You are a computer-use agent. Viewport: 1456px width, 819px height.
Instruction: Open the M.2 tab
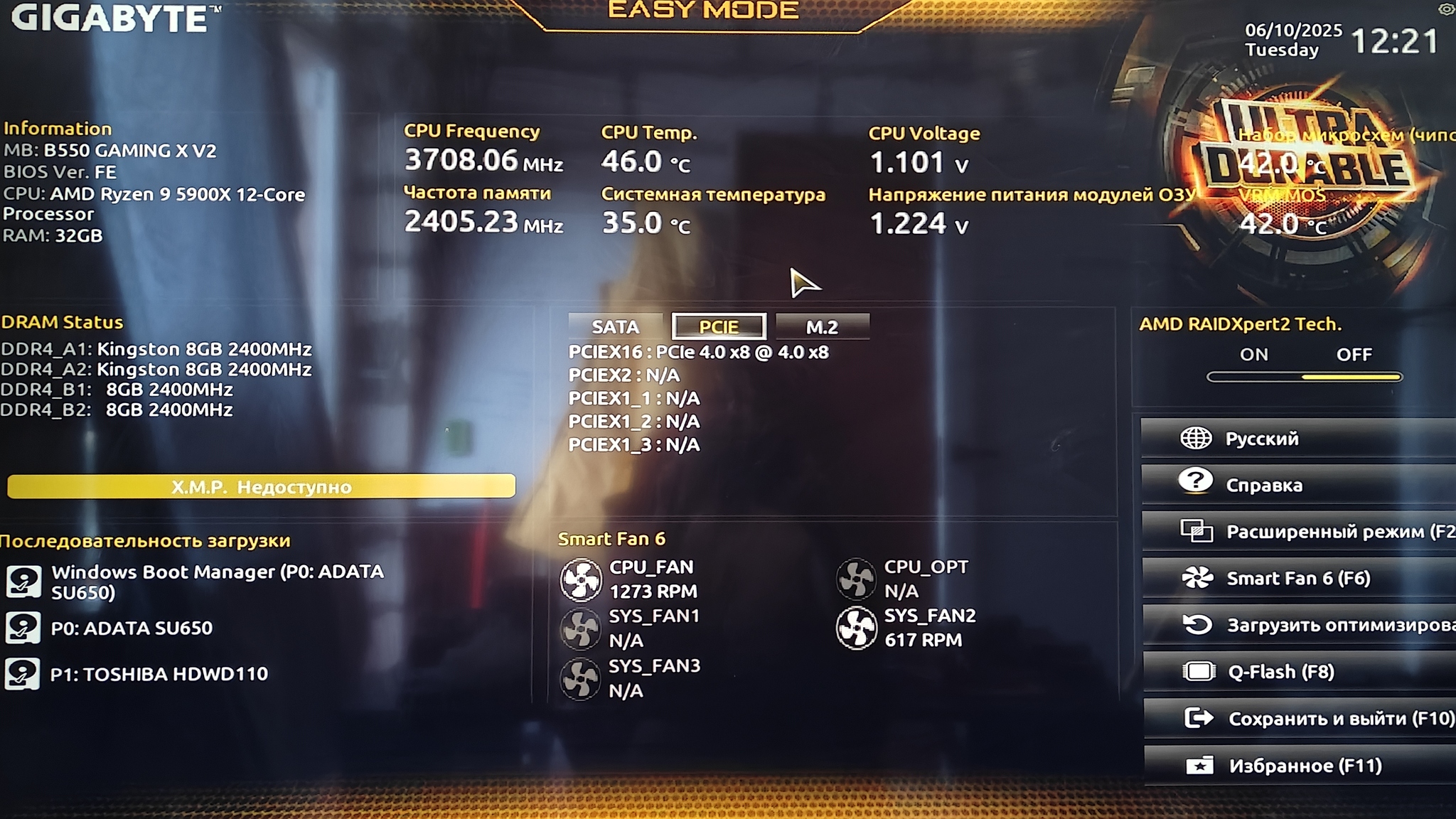point(822,327)
